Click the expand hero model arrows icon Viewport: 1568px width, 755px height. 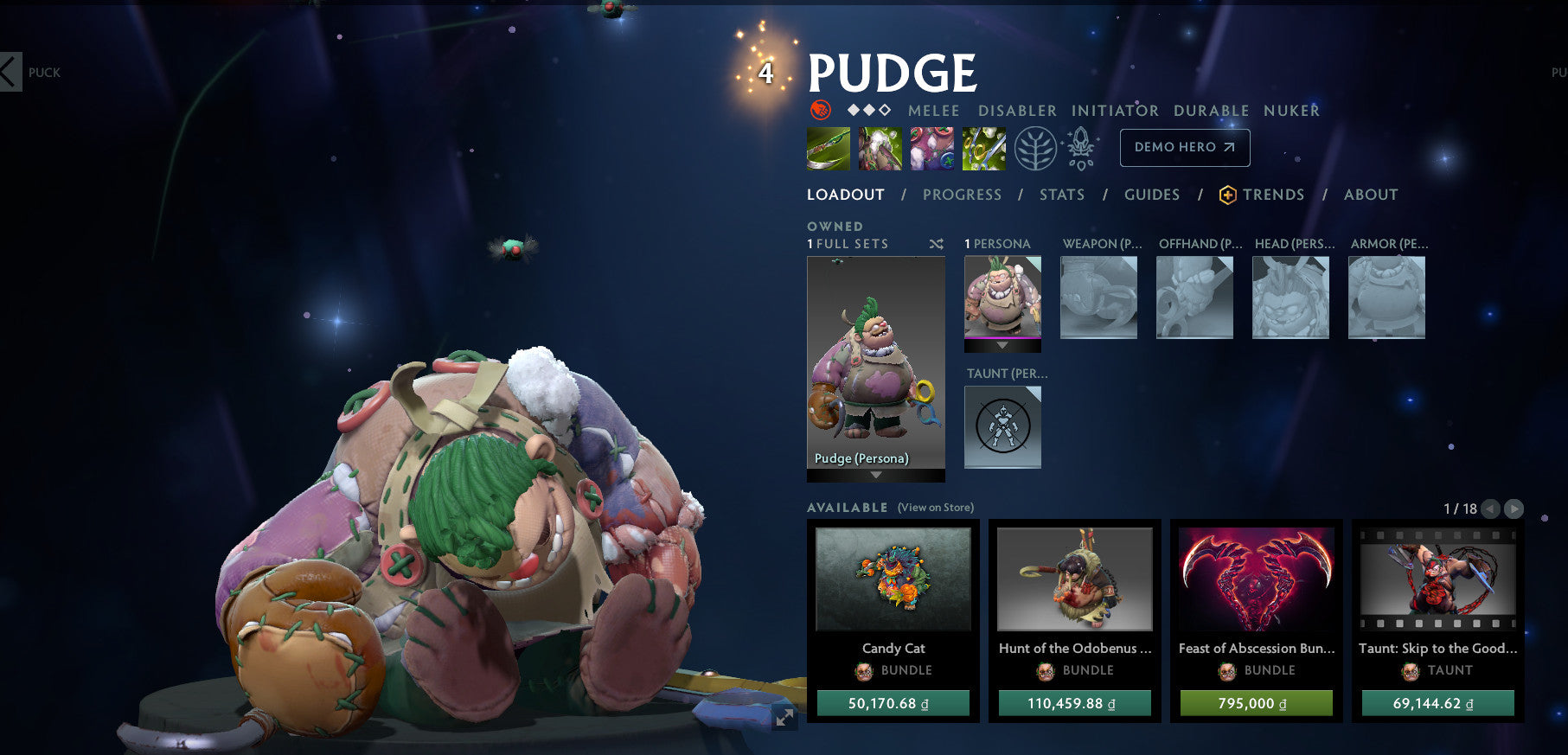(x=783, y=716)
